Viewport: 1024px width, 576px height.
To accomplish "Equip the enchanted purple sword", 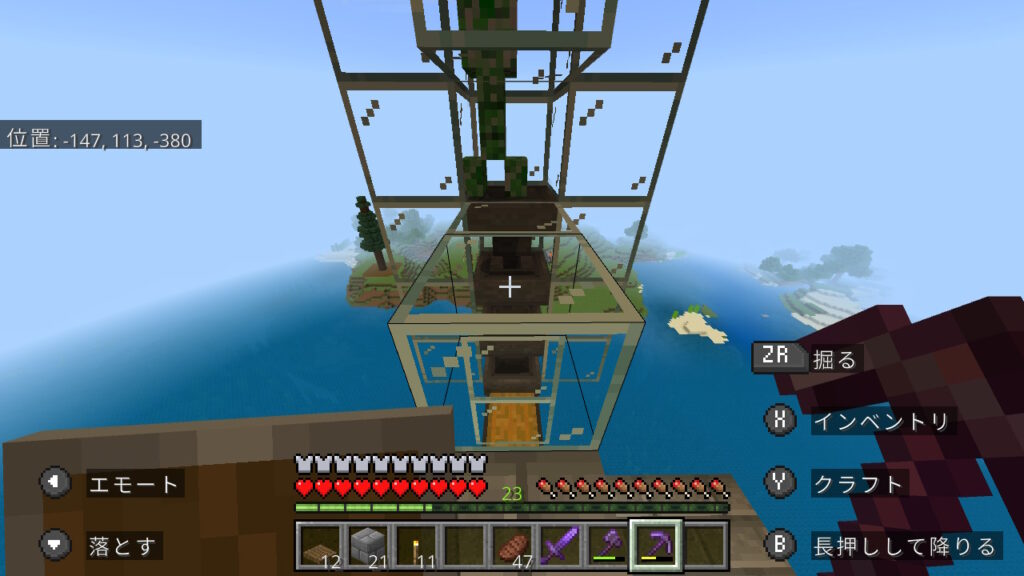I will 560,544.
